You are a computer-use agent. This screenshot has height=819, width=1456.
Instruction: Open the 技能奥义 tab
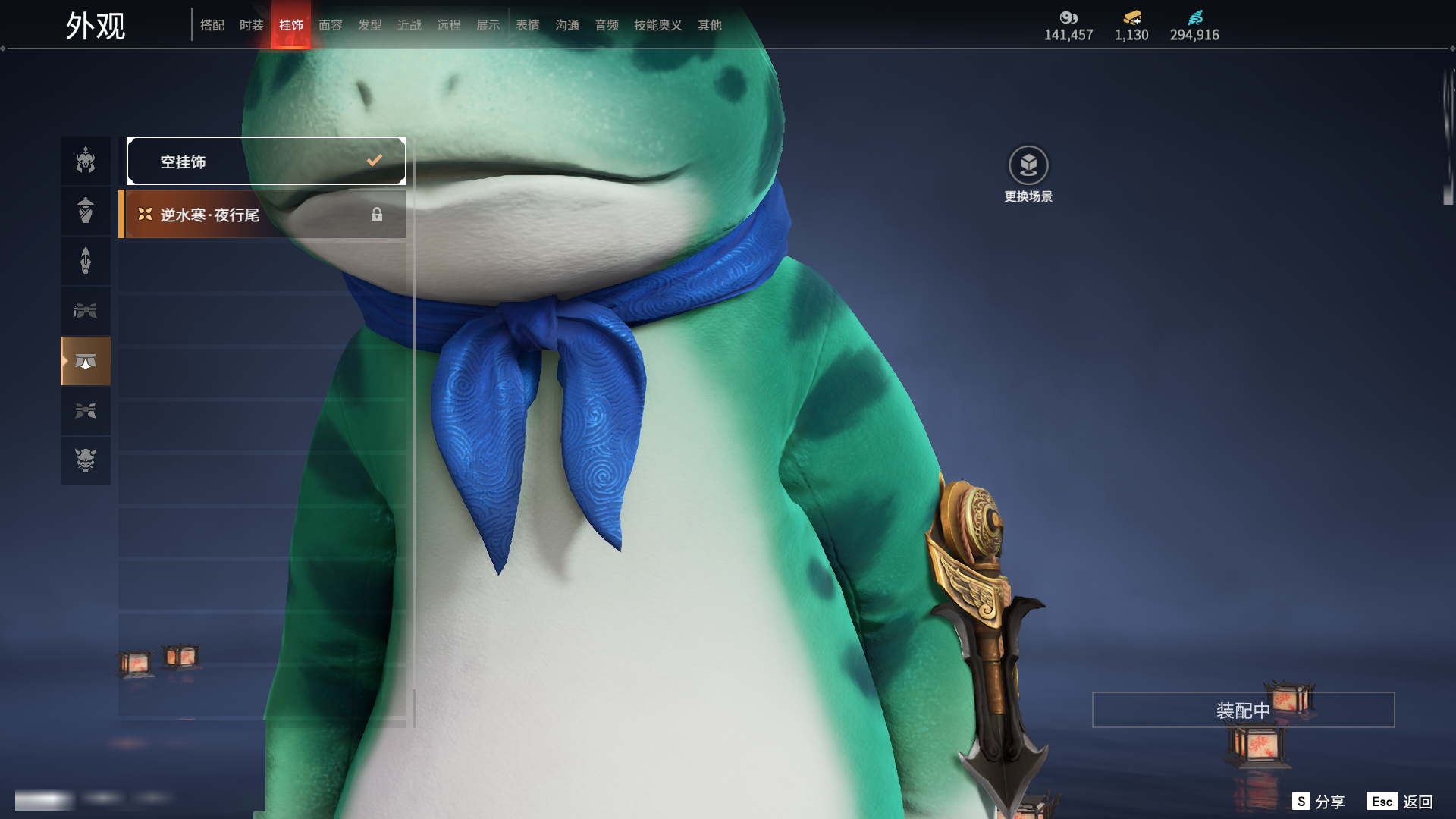658,25
